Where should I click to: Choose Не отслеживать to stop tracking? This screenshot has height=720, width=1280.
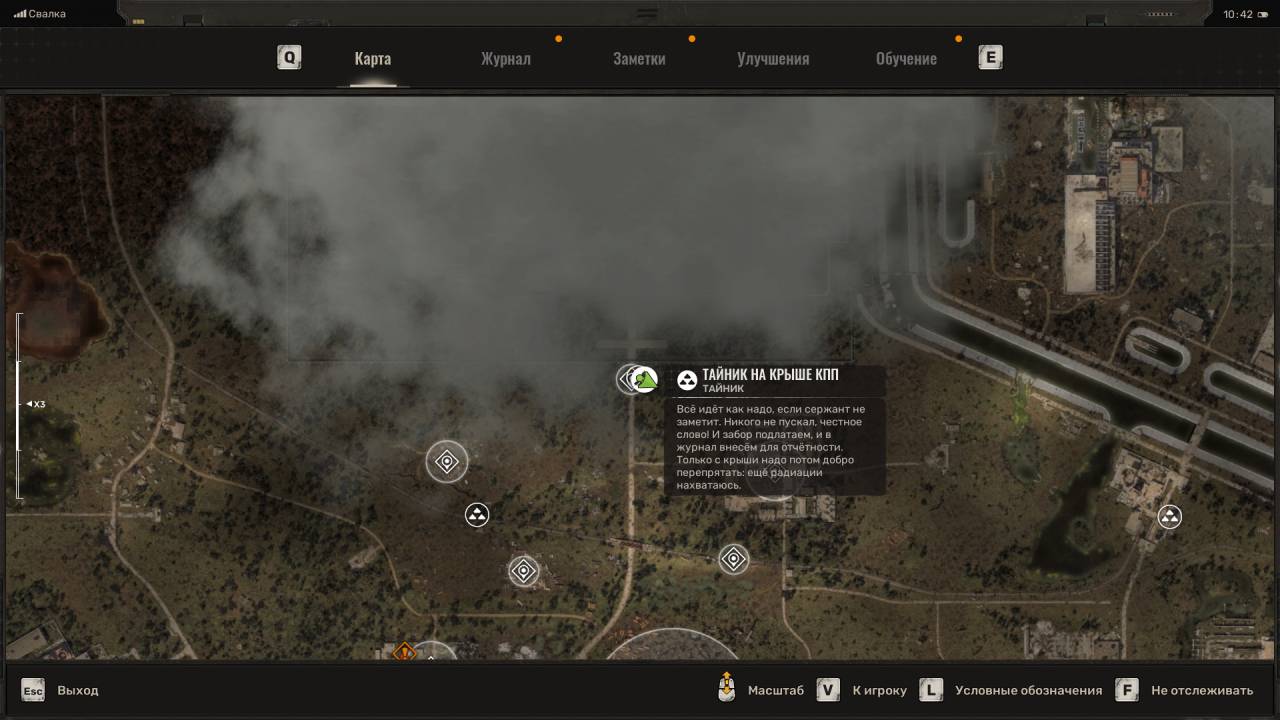click(1201, 690)
